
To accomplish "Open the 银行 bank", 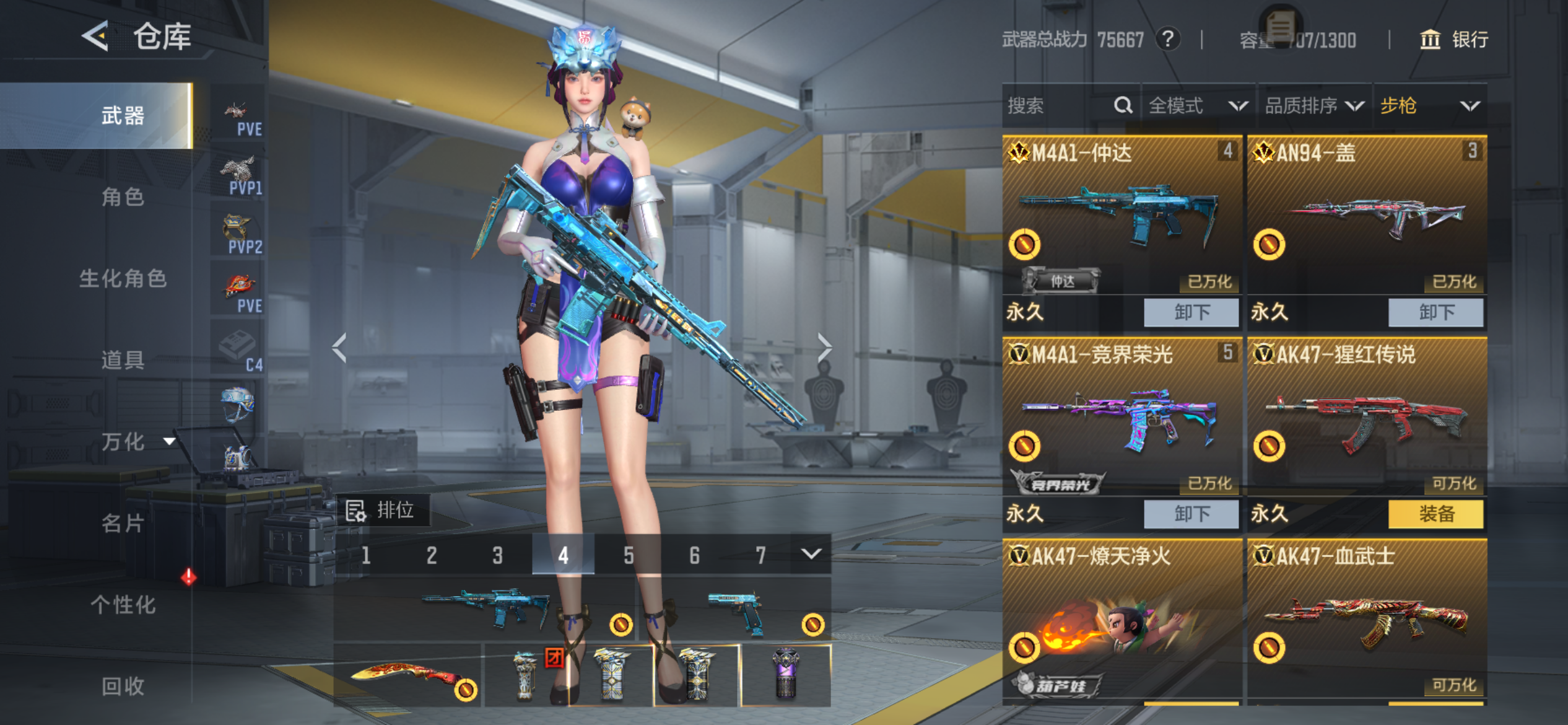I will pos(1454,40).
